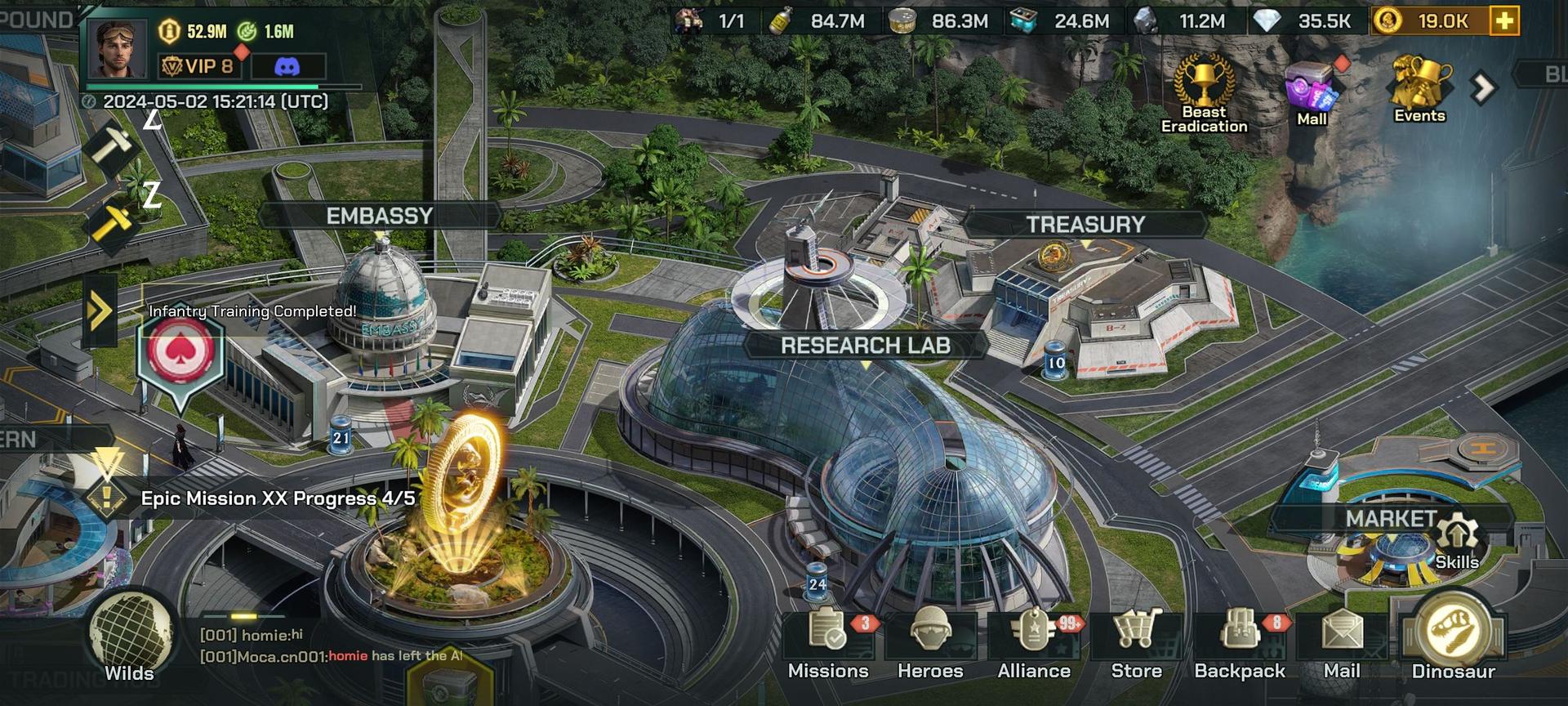
Task: Open the commander avatar profile
Action: coord(117,47)
